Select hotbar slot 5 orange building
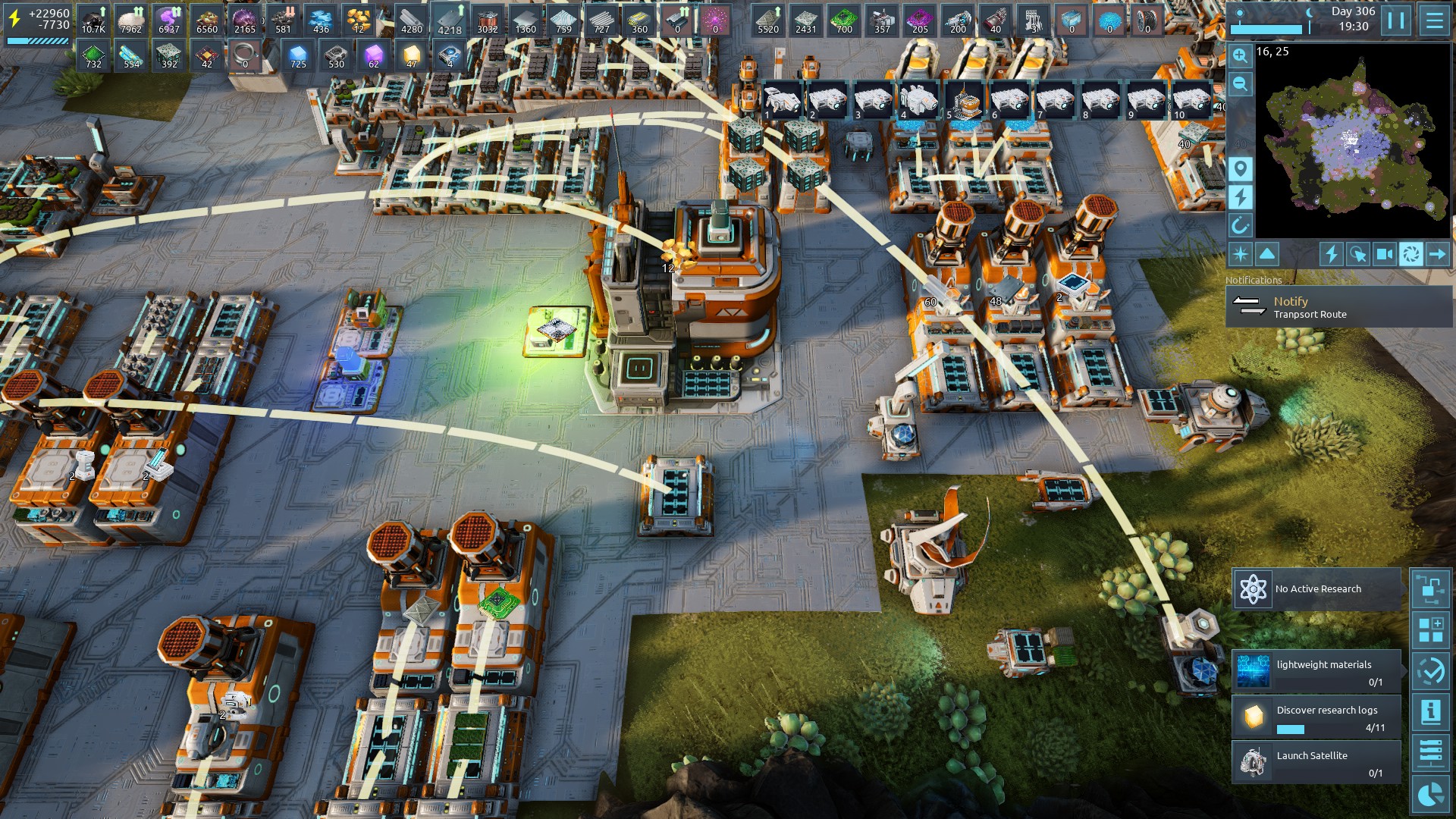 [964, 100]
